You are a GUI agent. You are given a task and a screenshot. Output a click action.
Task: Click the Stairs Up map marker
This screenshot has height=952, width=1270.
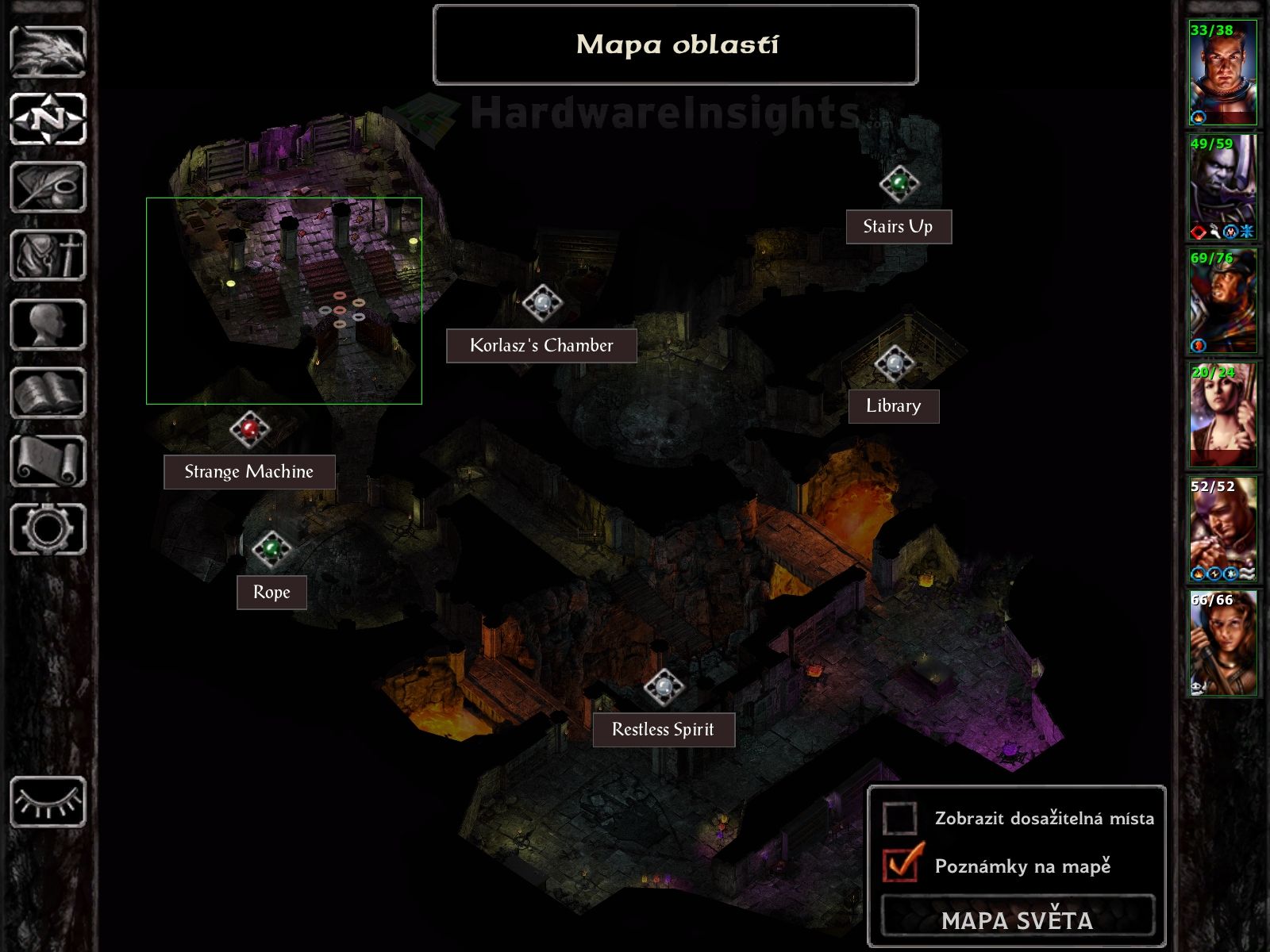point(899,183)
